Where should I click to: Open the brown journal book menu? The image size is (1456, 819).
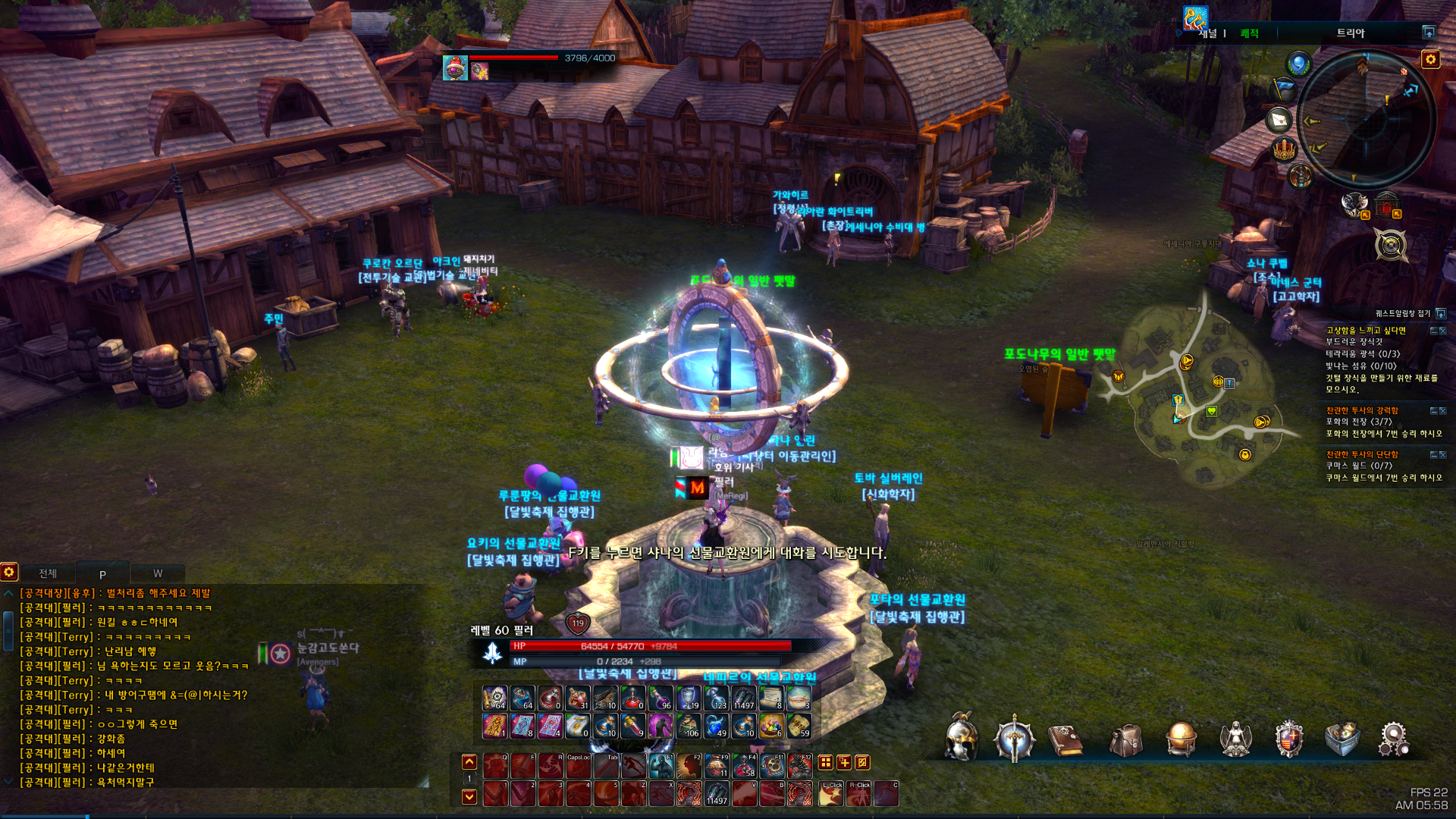pos(1065,739)
